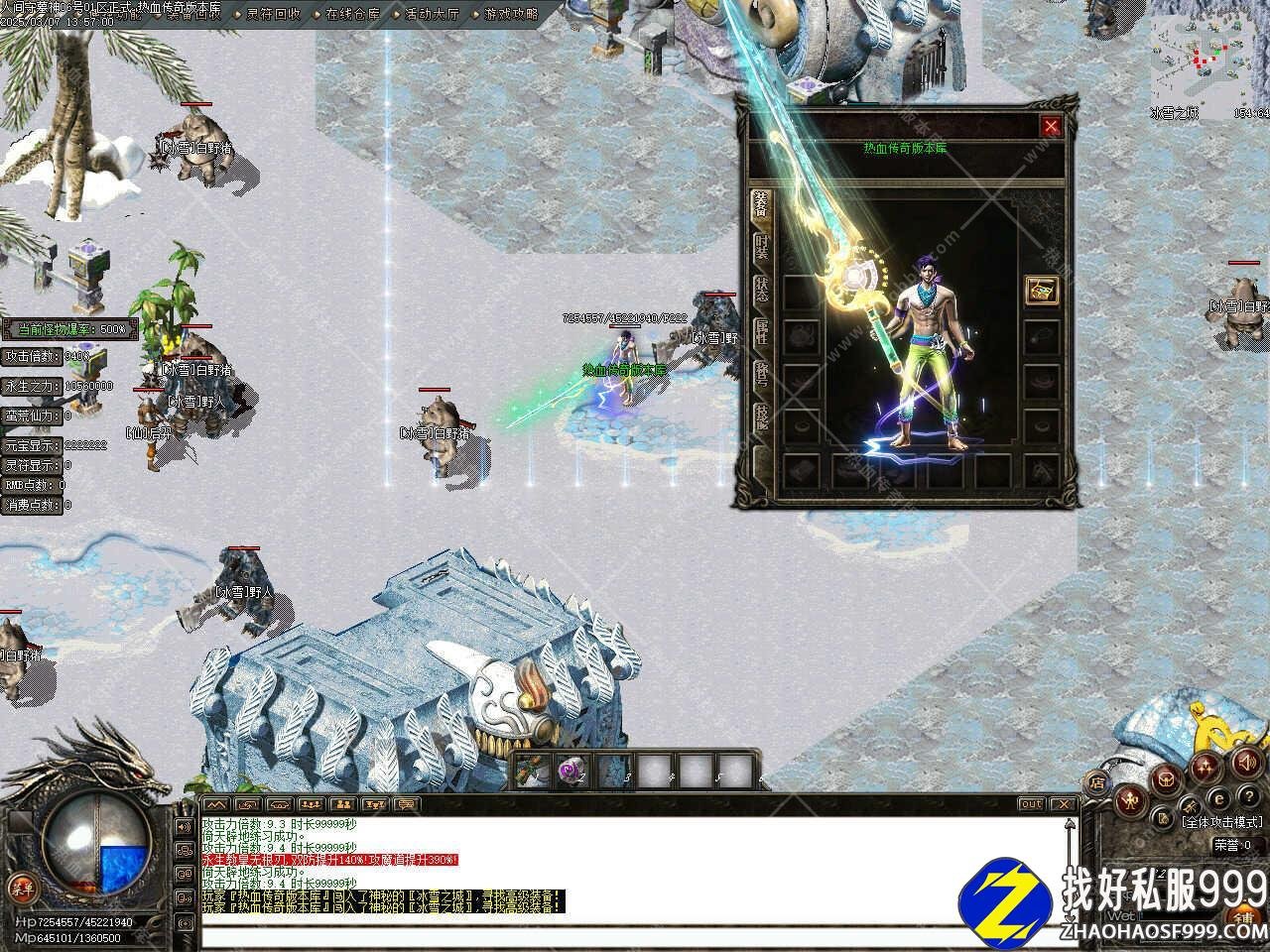Switch to the 时装 costume tab
Screen dimensions: 1270x952
click(x=761, y=247)
